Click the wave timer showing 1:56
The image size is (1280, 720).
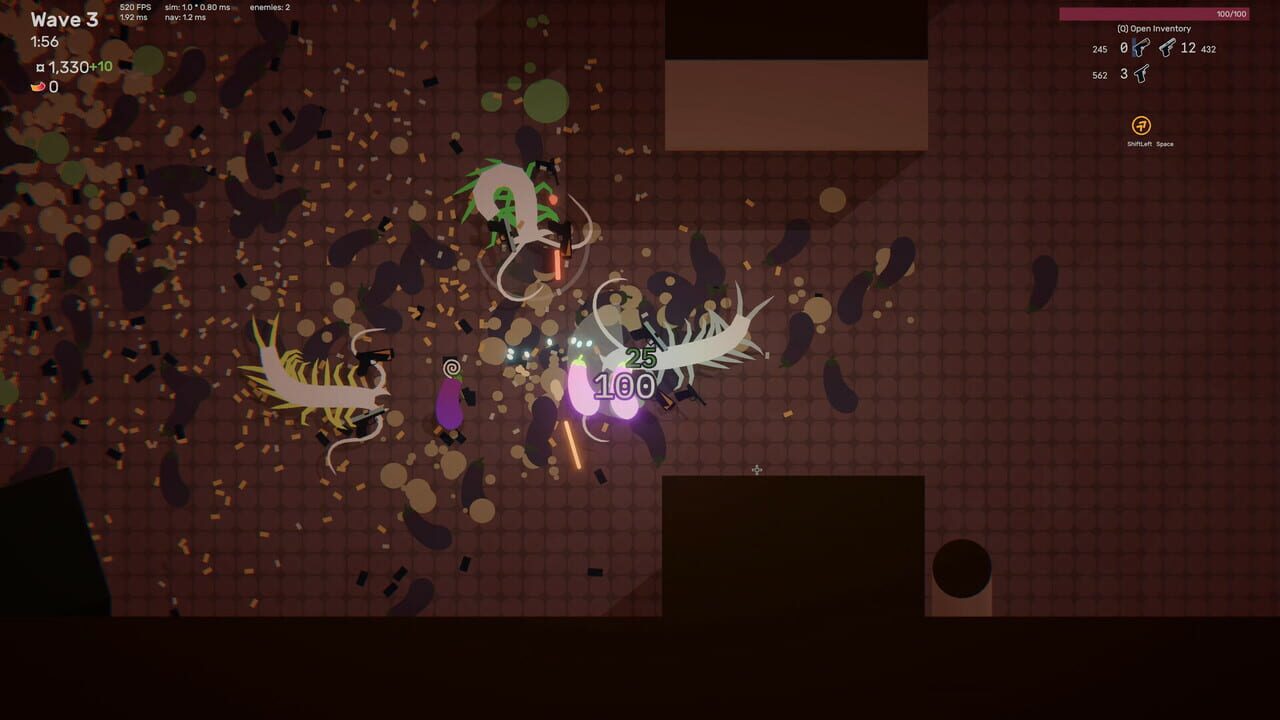tap(44, 41)
